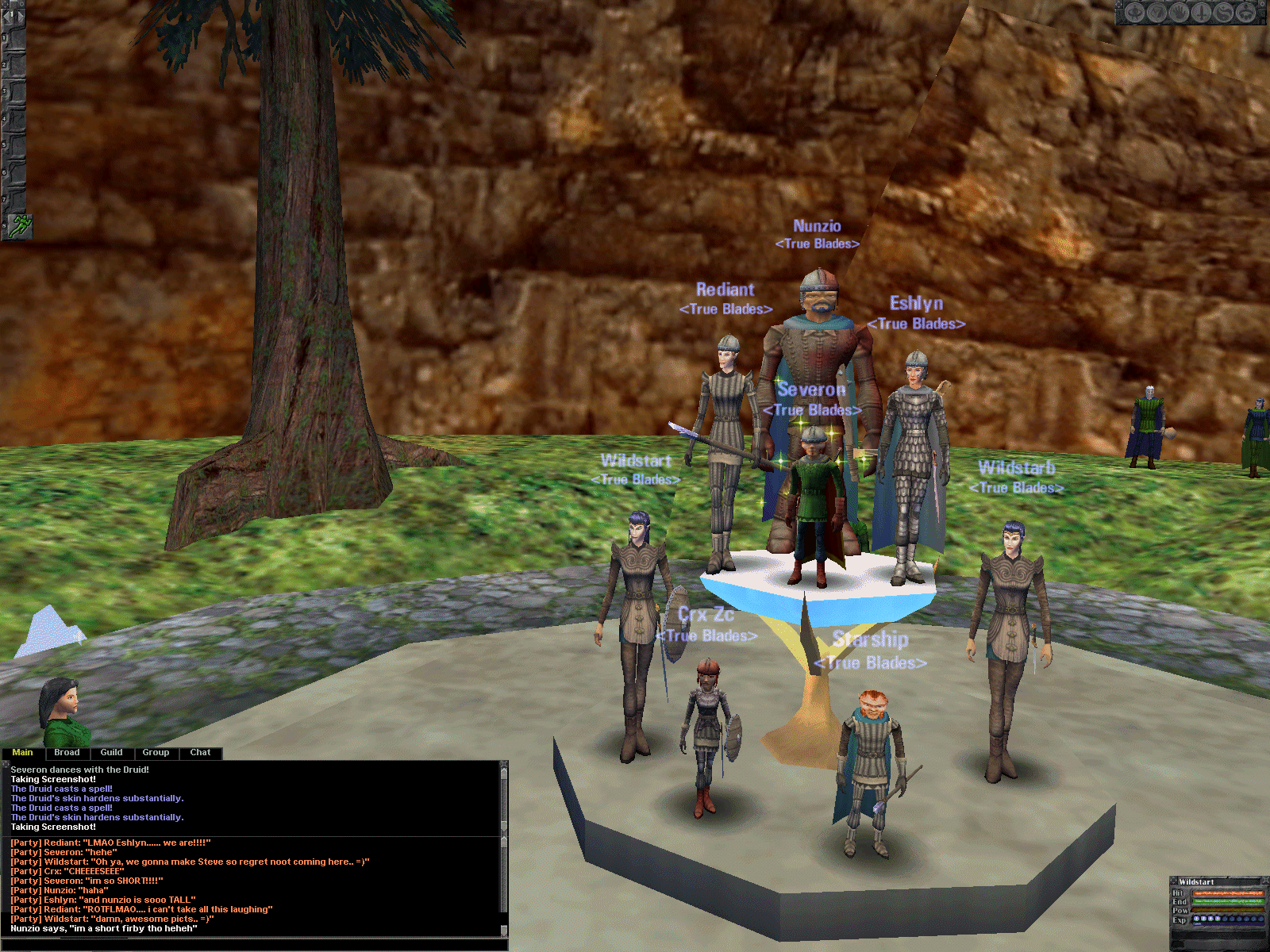Show the Main chat tab
Viewport: 1270px width, 952px height.
coord(22,752)
